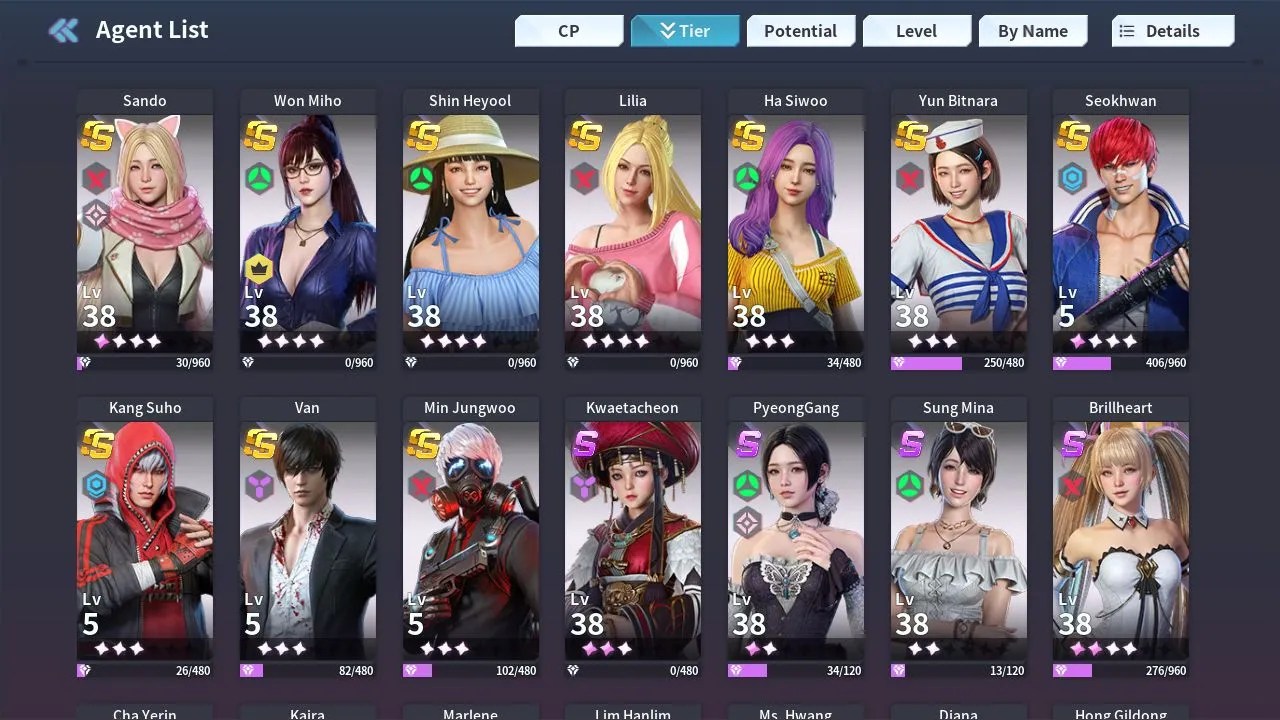Sort agents by Tier

(685, 31)
